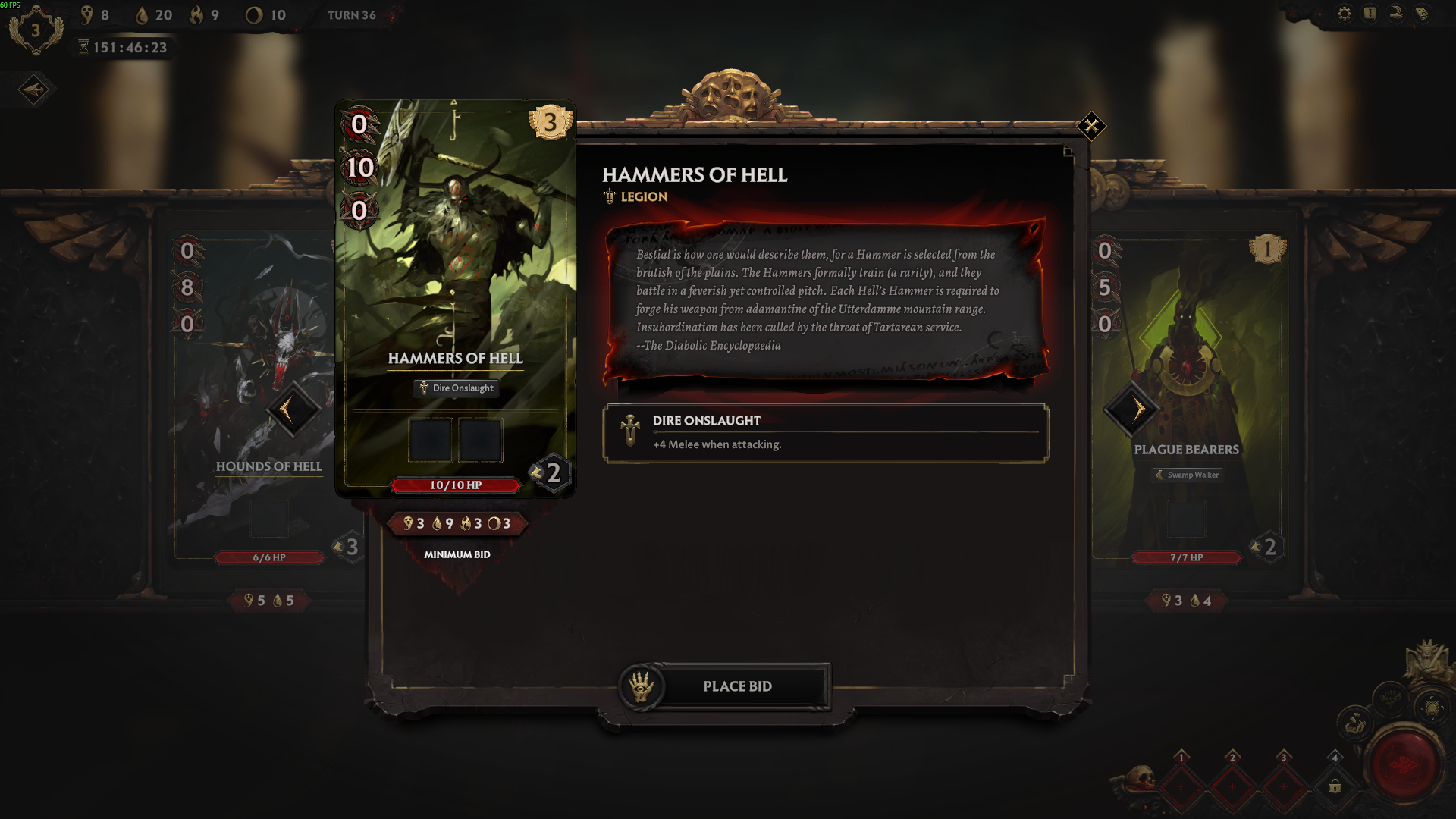Place a bid on Hammers of Hell

point(736,686)
